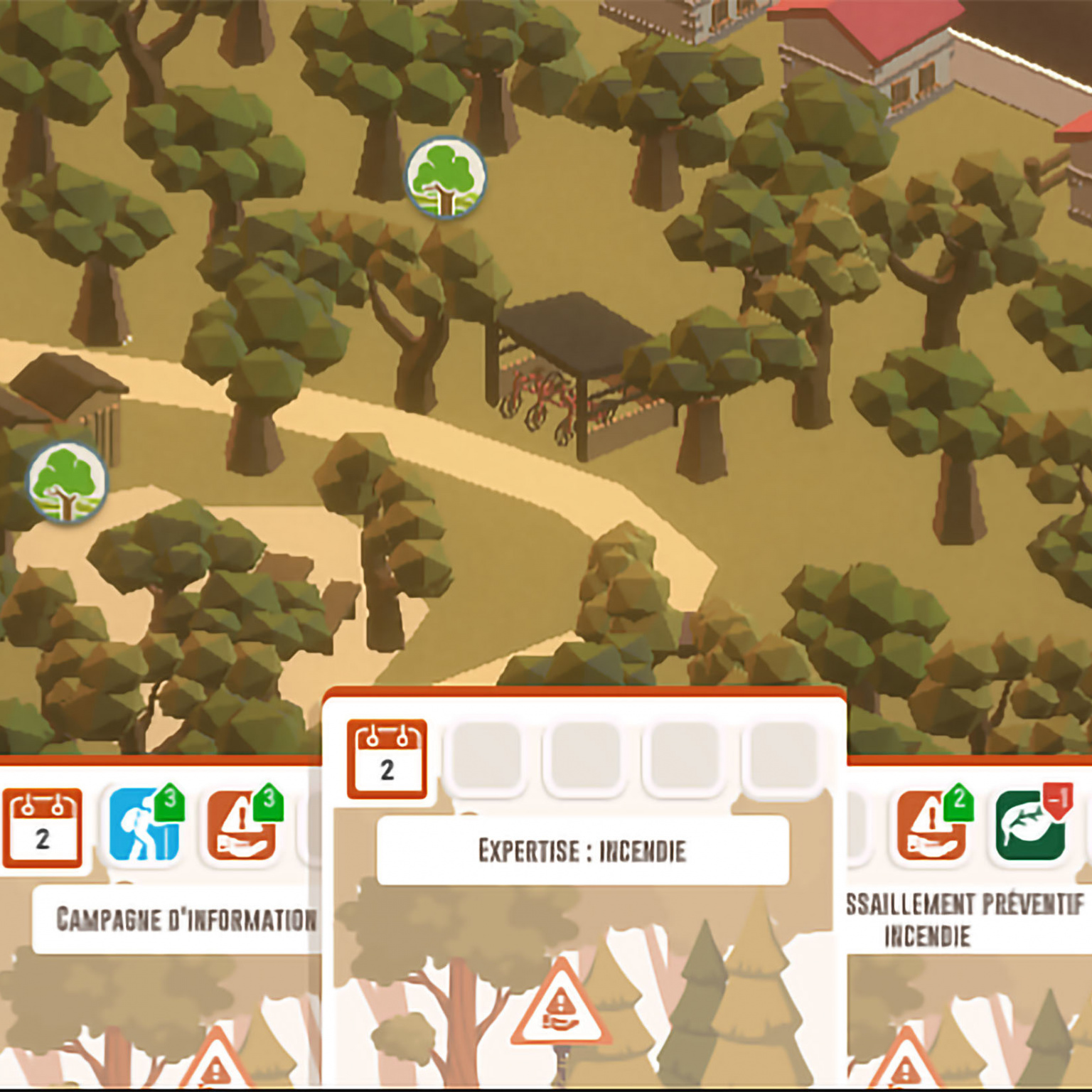The width and height of the screenshot is (1092, 1092).
Task: Click the blue hiker icon with +3 badge
Action: [144, 825]
